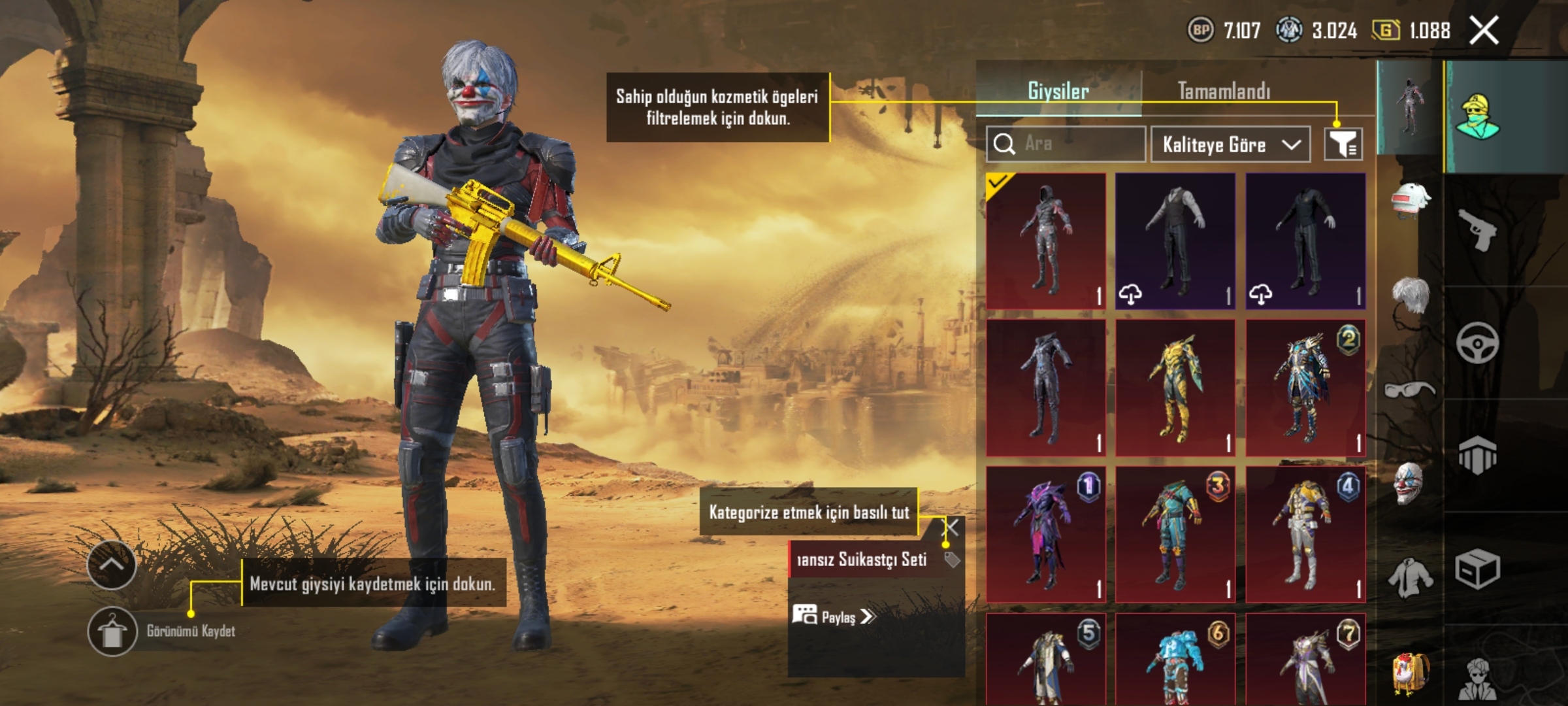Close the Suikastçı Seti info popup
This screenshot has height=706, width=1568.
[x=952, y=528]
